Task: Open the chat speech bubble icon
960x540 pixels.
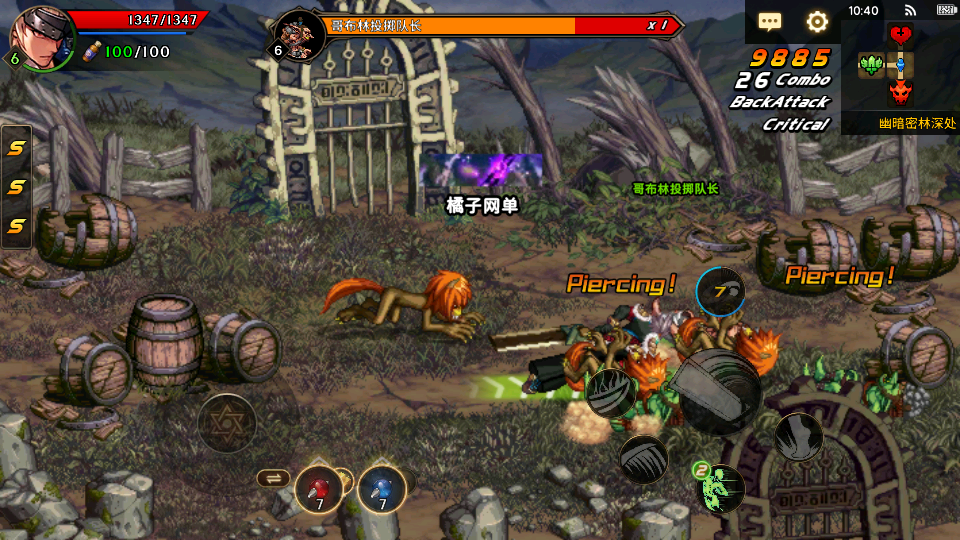Action: click(769, 21)
